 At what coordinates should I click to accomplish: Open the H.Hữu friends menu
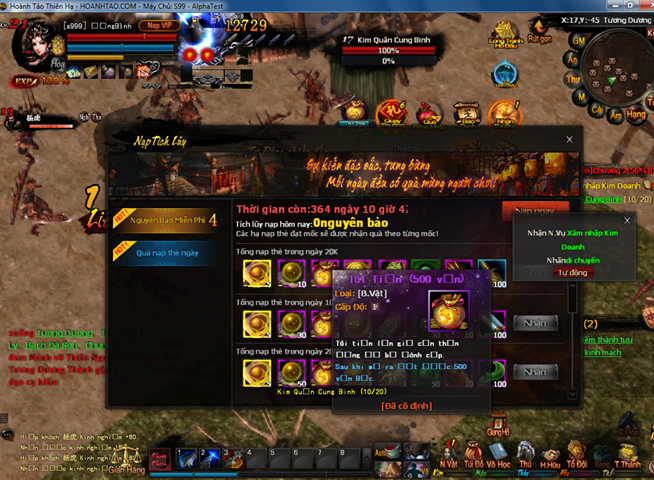coord(549,450)
